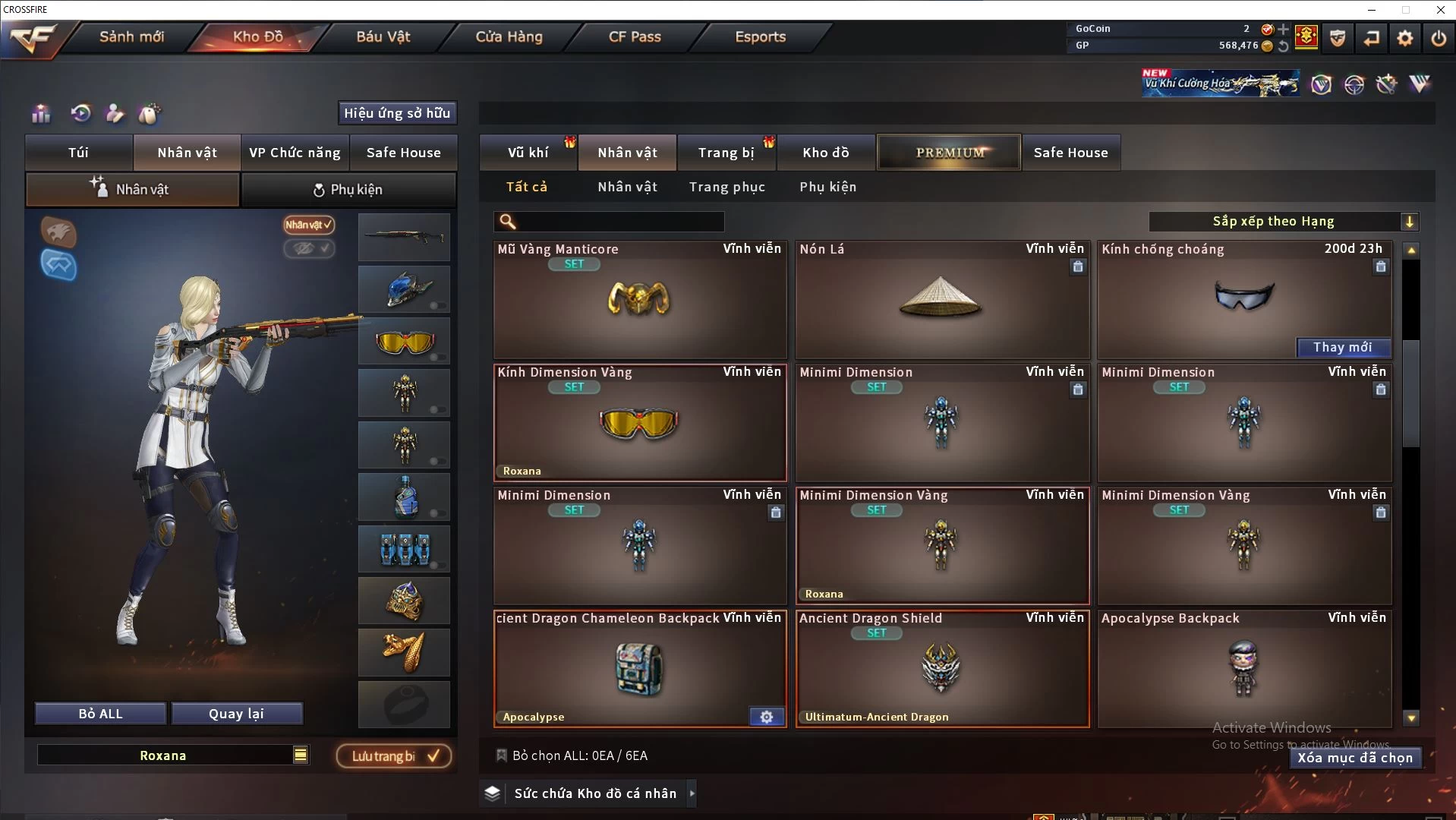1456x820 pixels.
Task: Click the Quay lại back button
Action: click(236, 714)
